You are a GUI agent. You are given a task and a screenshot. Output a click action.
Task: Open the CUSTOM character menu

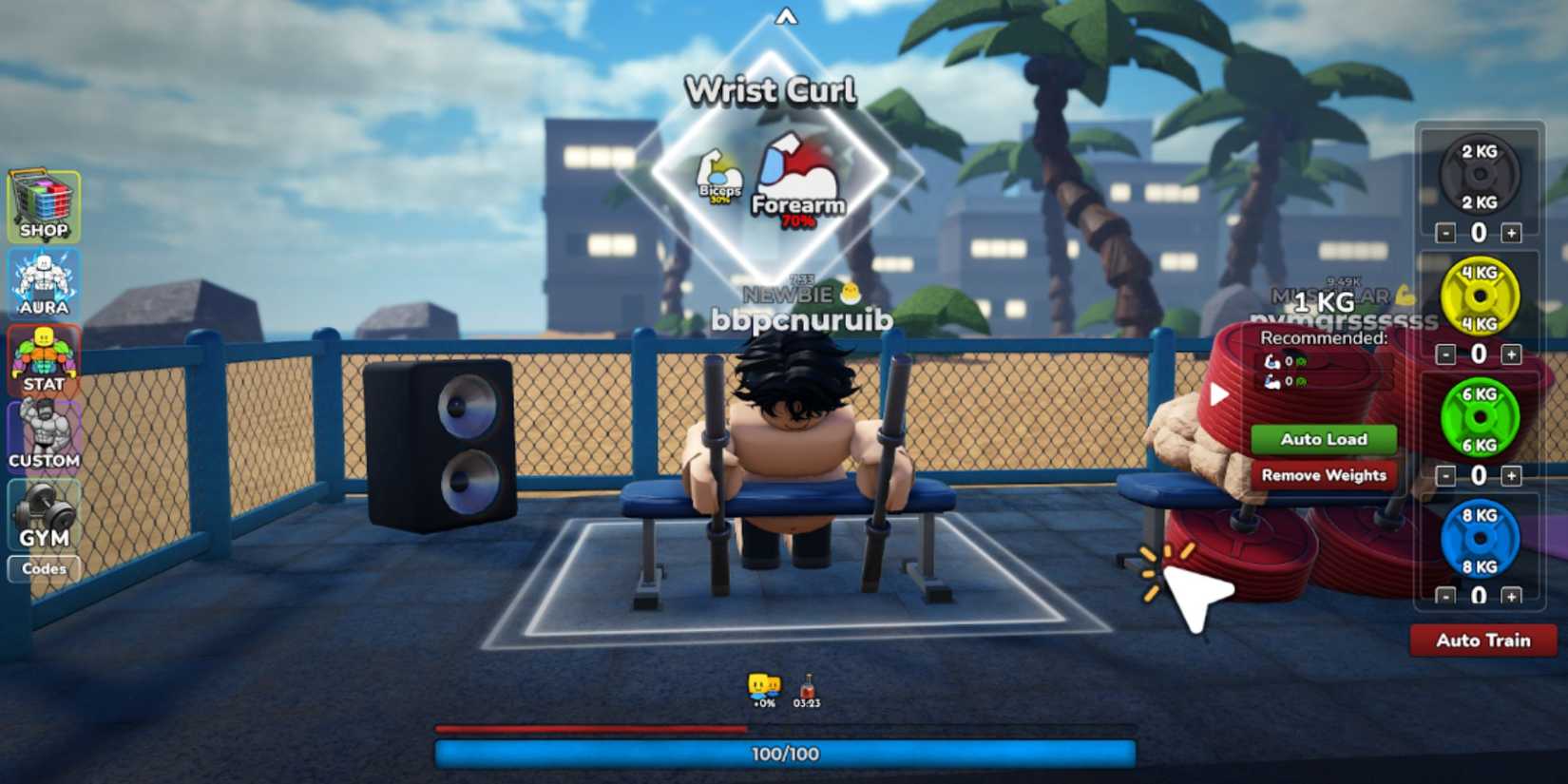[x=44, y=432]
